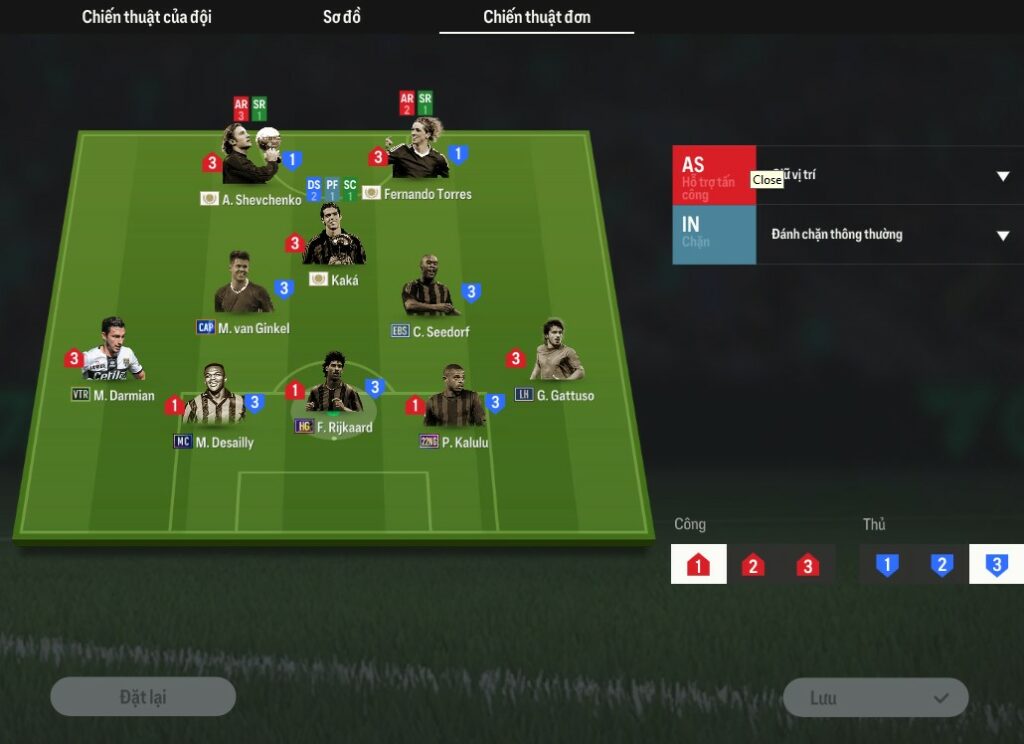
Task: Pick C. Seedorf on the pitch
Action: [430, 289]
